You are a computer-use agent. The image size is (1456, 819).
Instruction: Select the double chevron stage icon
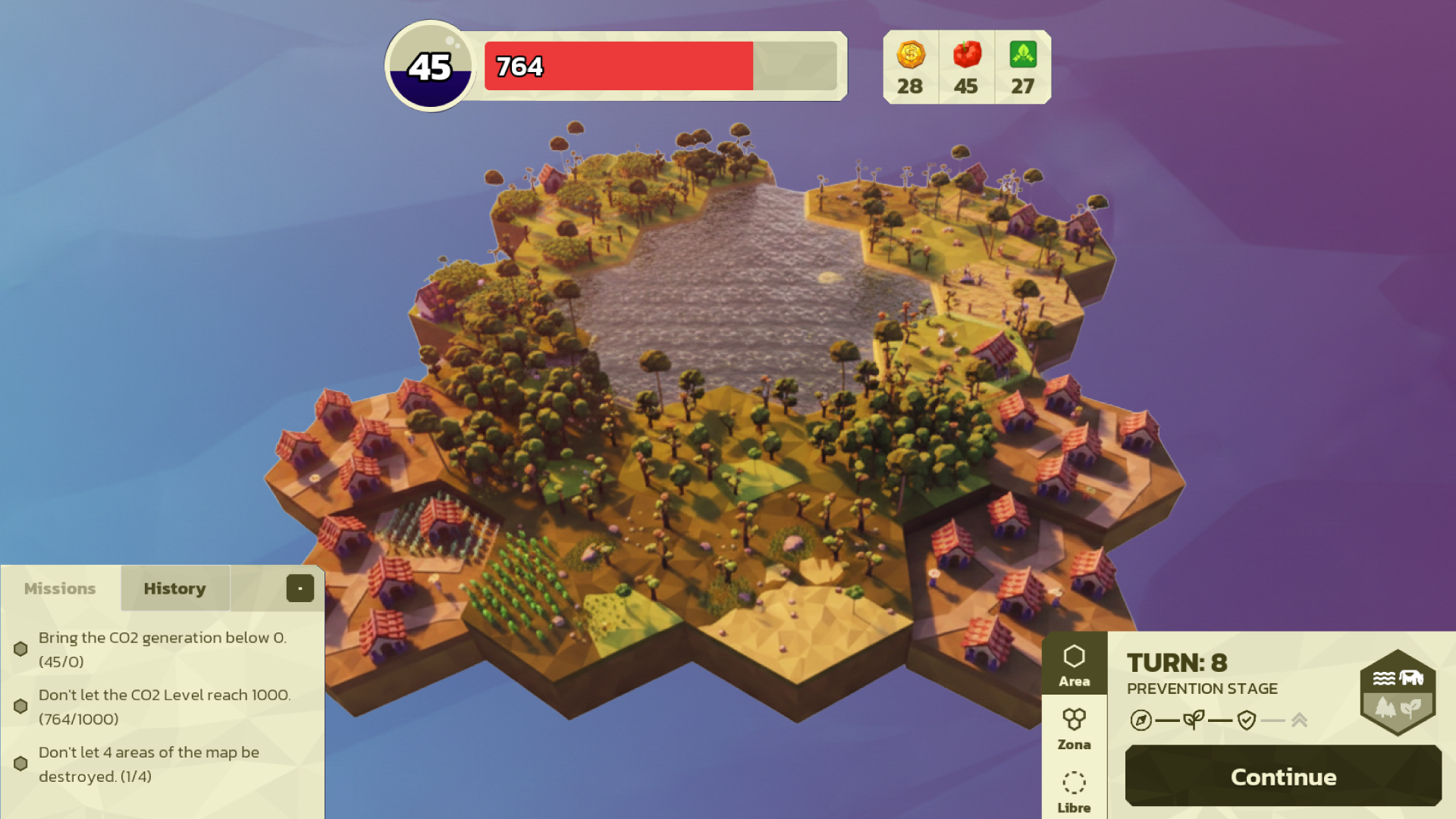(x=1299, y=720)
